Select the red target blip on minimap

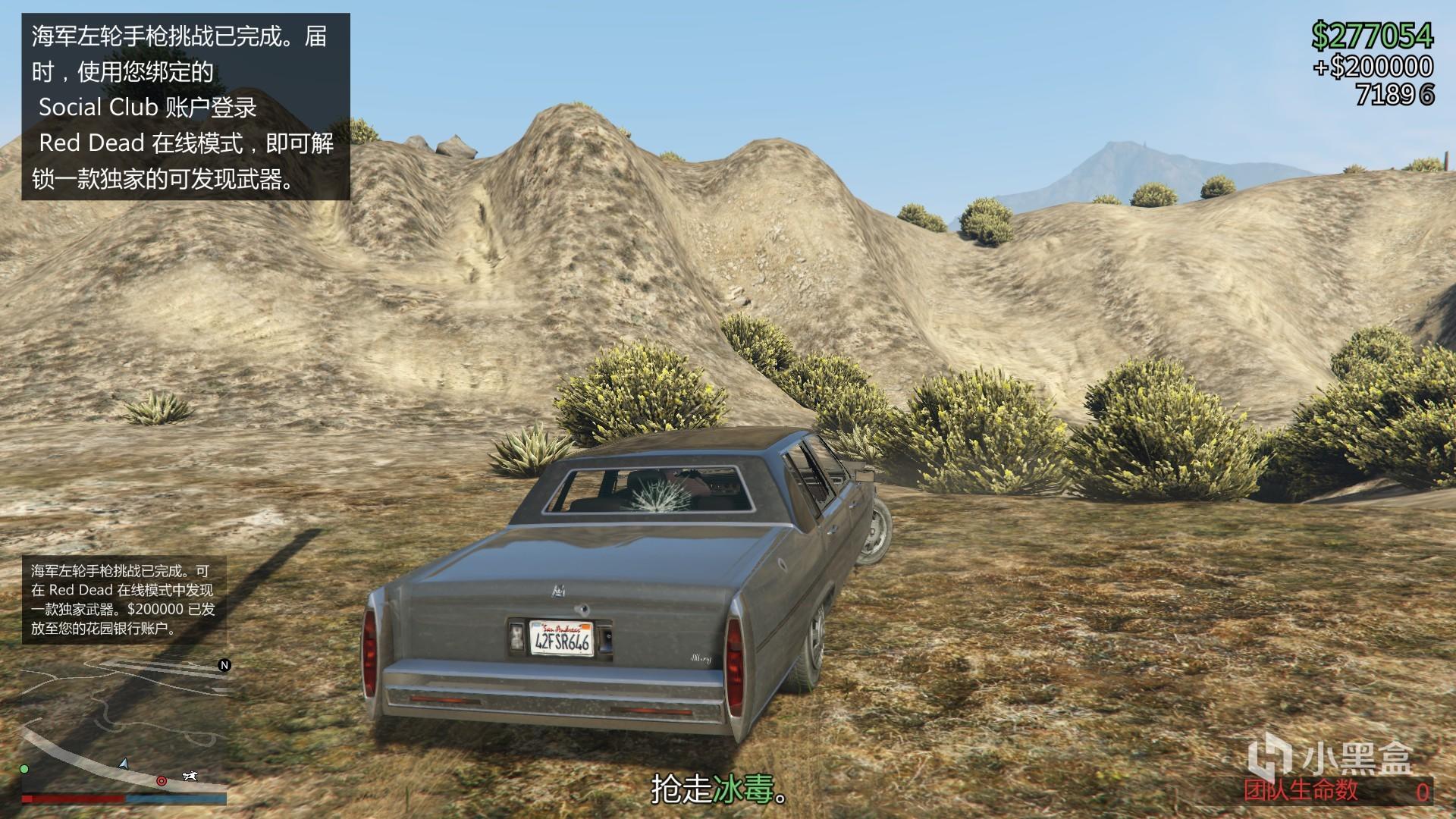[162, 780]
